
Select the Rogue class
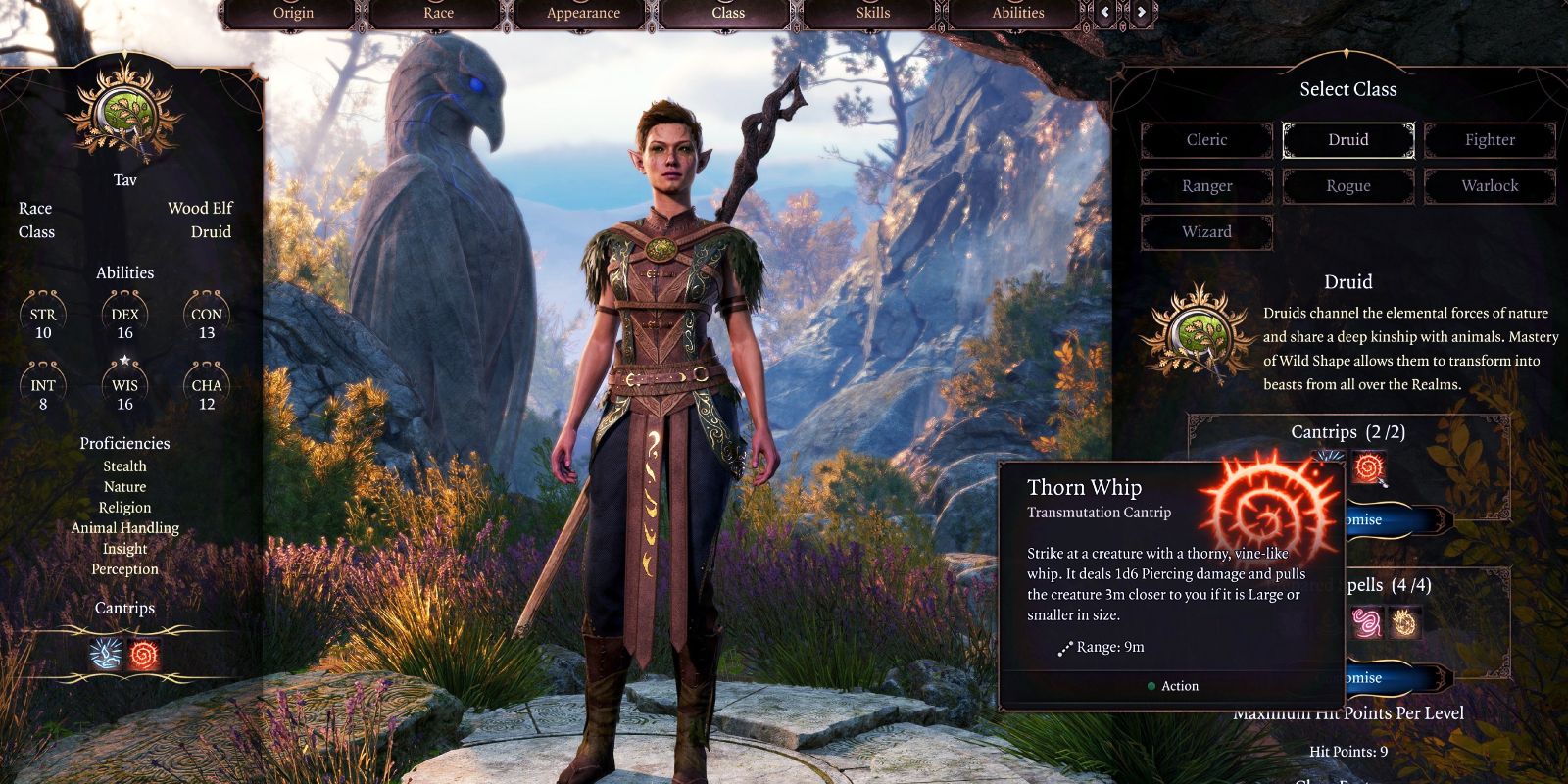pyautogui.click(x=1347, y=186)
